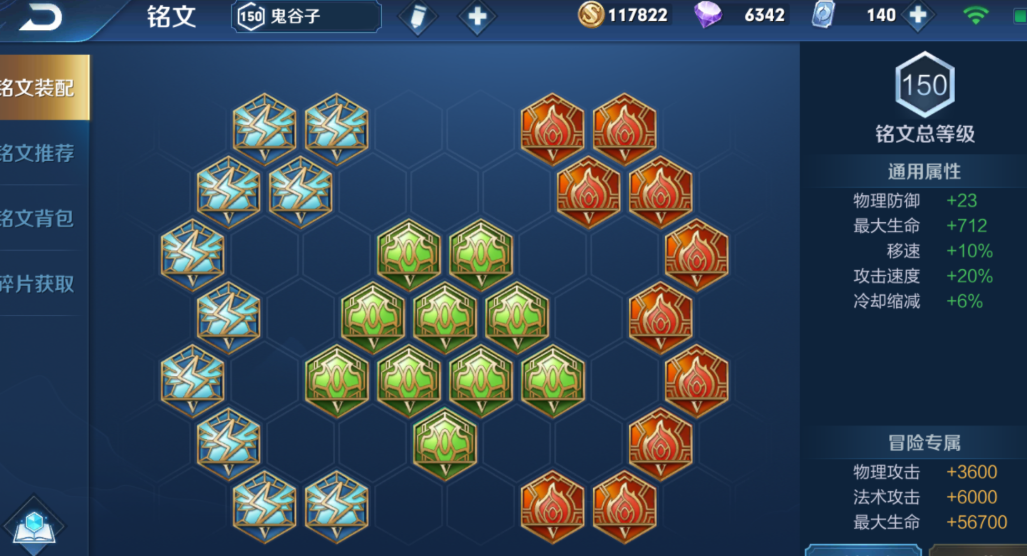Tap the level 150 rune total badge
Image resolution: width=1027 pixels, height=556 pixels.
tap(924, 86)
